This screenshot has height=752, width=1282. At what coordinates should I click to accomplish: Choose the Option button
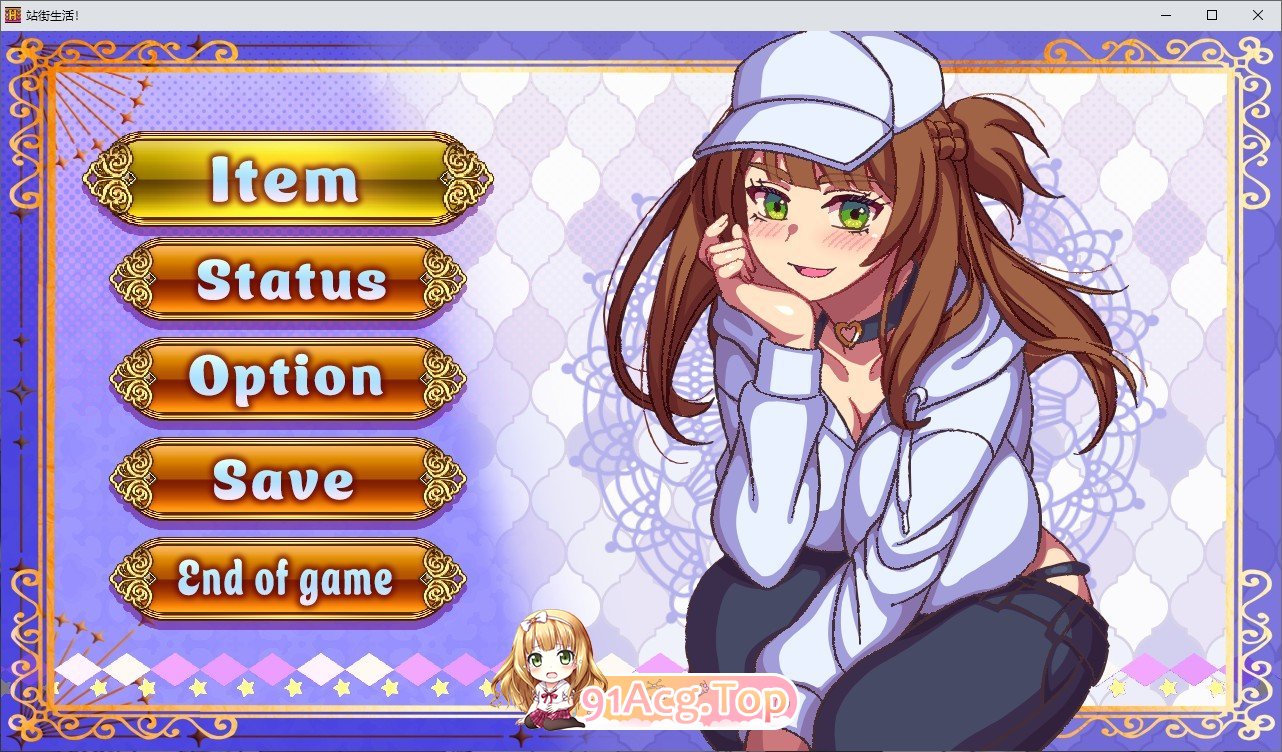pos(288,378)
